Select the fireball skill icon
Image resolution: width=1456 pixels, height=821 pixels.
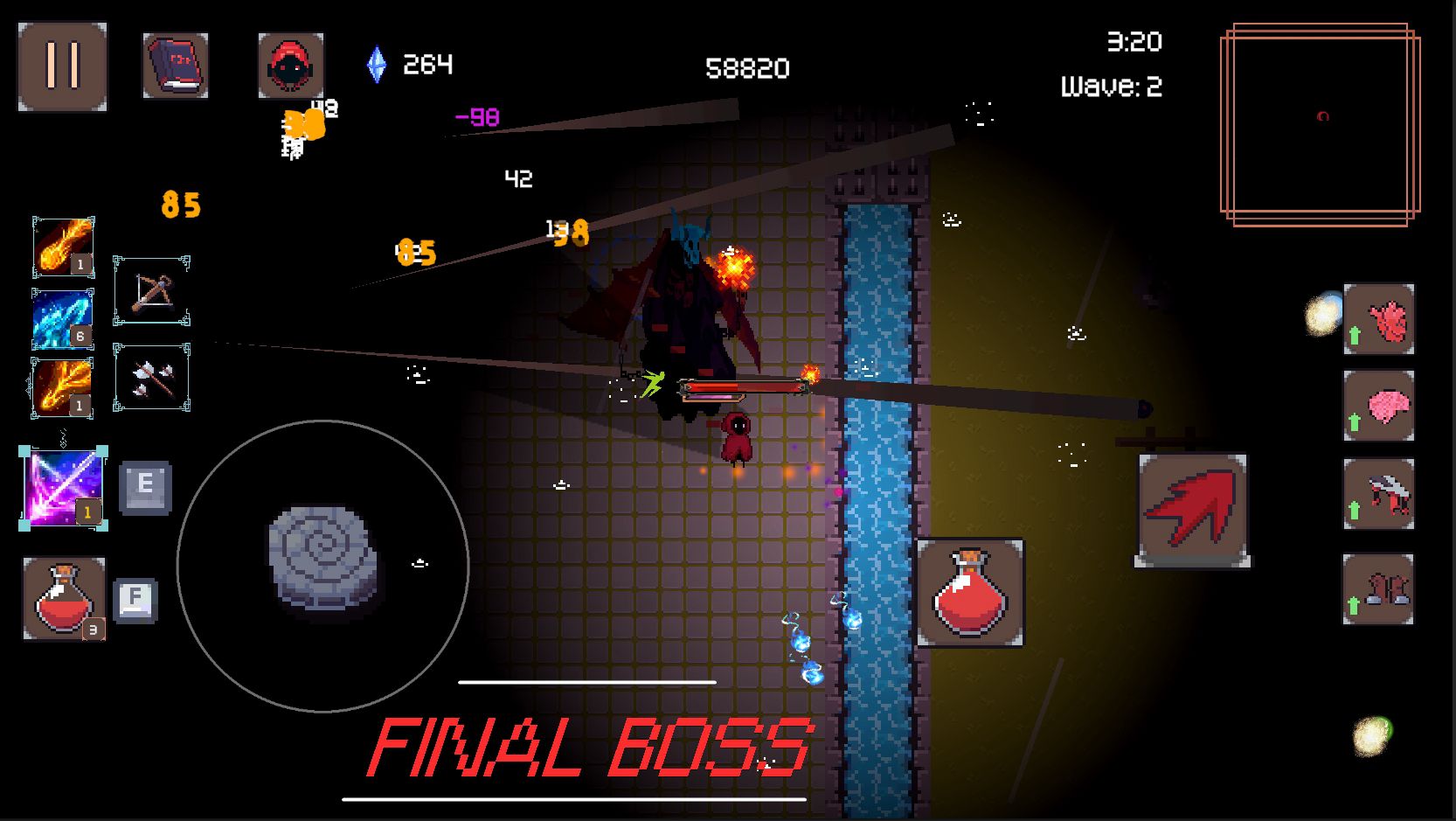click(x=63, y=247)
